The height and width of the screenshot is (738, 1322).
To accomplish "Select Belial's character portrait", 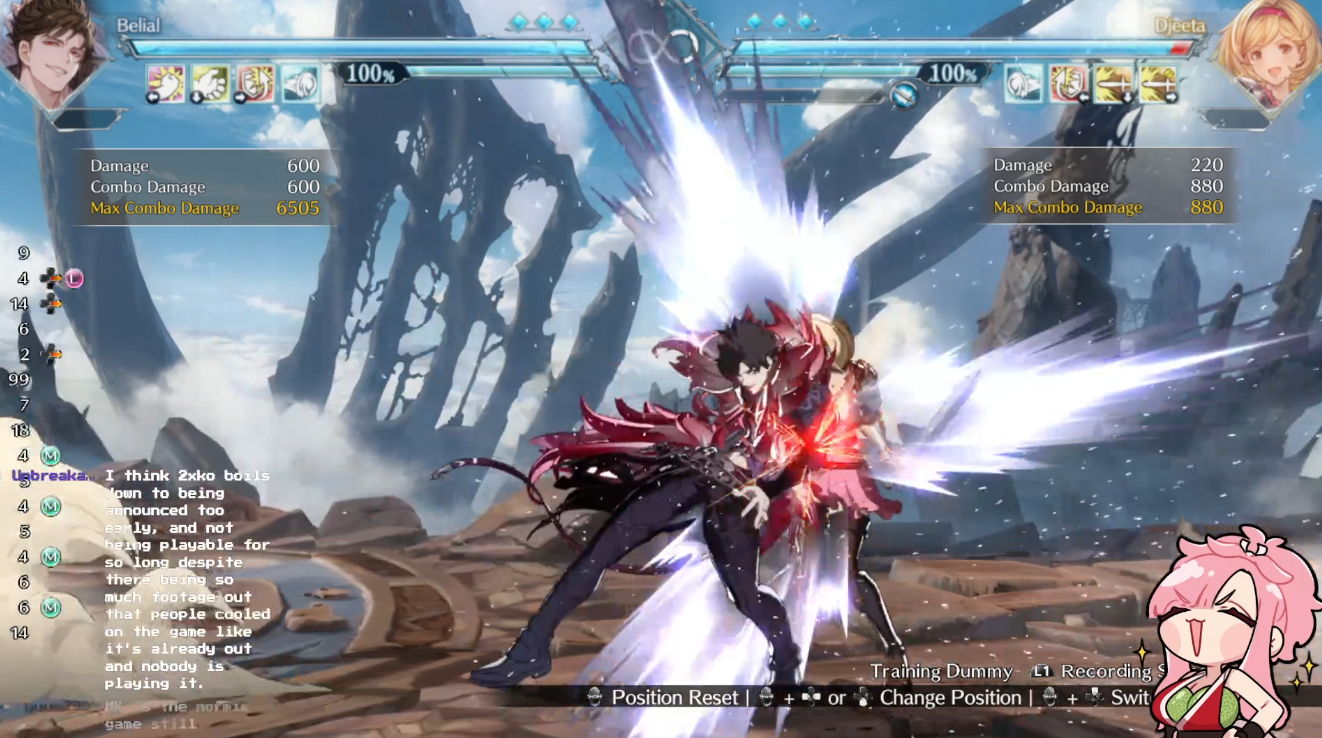I will pyautogui.click(x=52, y=50).
